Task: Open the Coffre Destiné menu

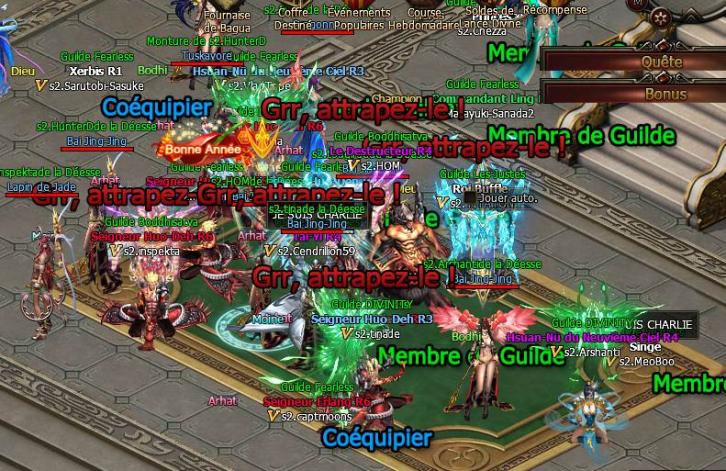Action: 293,19
